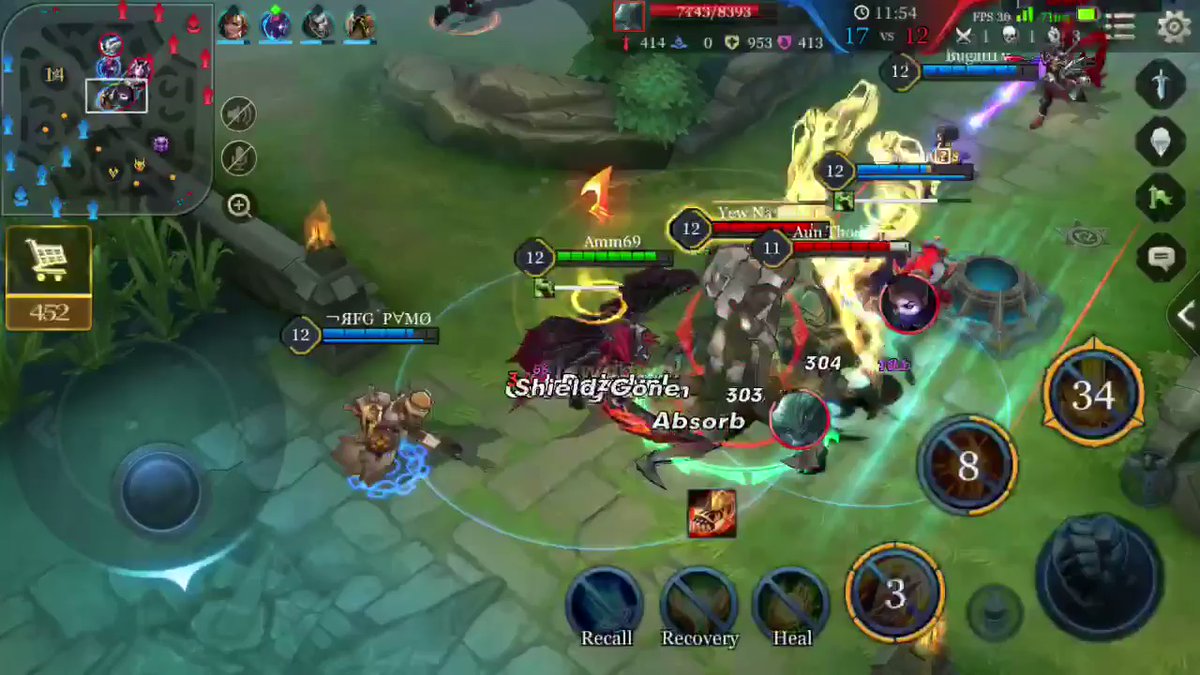The image size is (1200, 675).
Task: Cast the Heal talent
Action: (x=791, y=603)
